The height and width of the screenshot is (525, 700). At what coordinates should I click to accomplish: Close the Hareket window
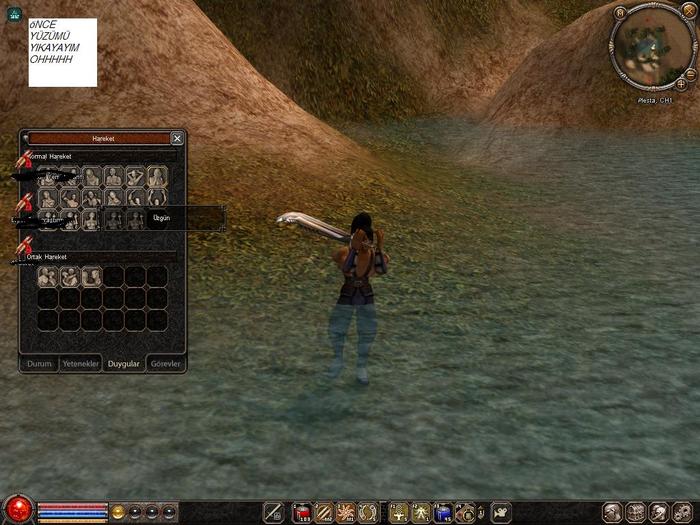(177, 139)
